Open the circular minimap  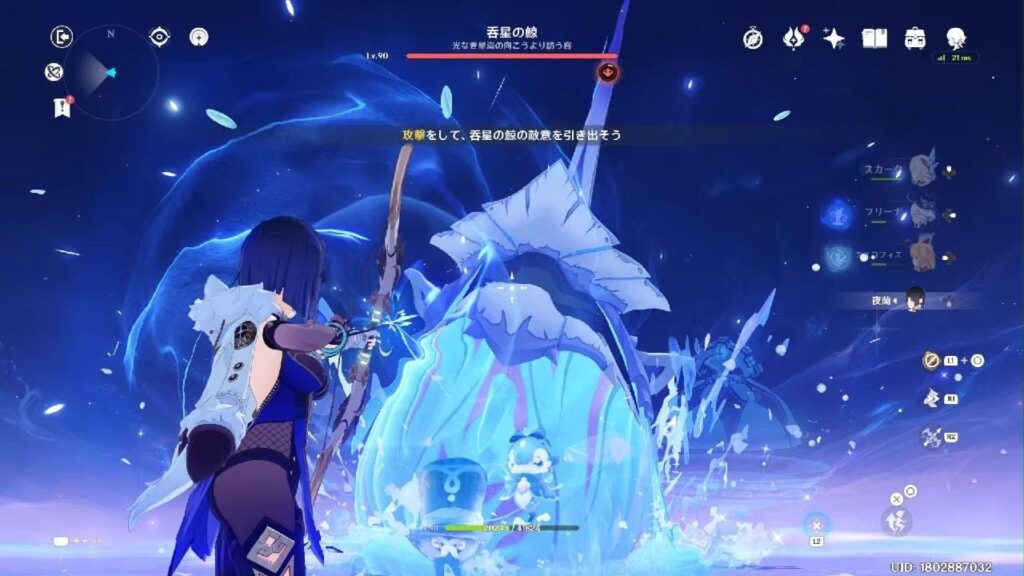tap(110, 72)
